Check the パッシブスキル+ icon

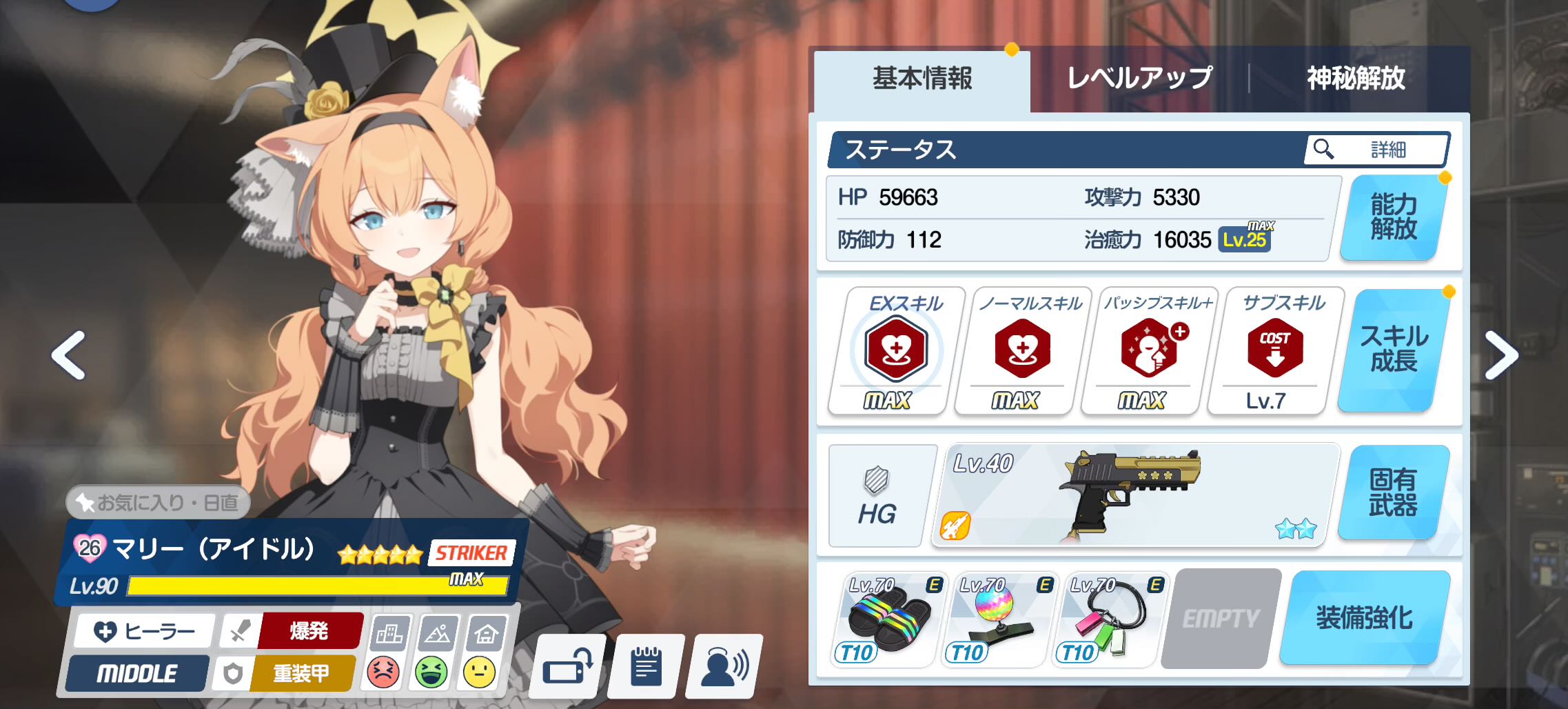(x=1149, y=350)
